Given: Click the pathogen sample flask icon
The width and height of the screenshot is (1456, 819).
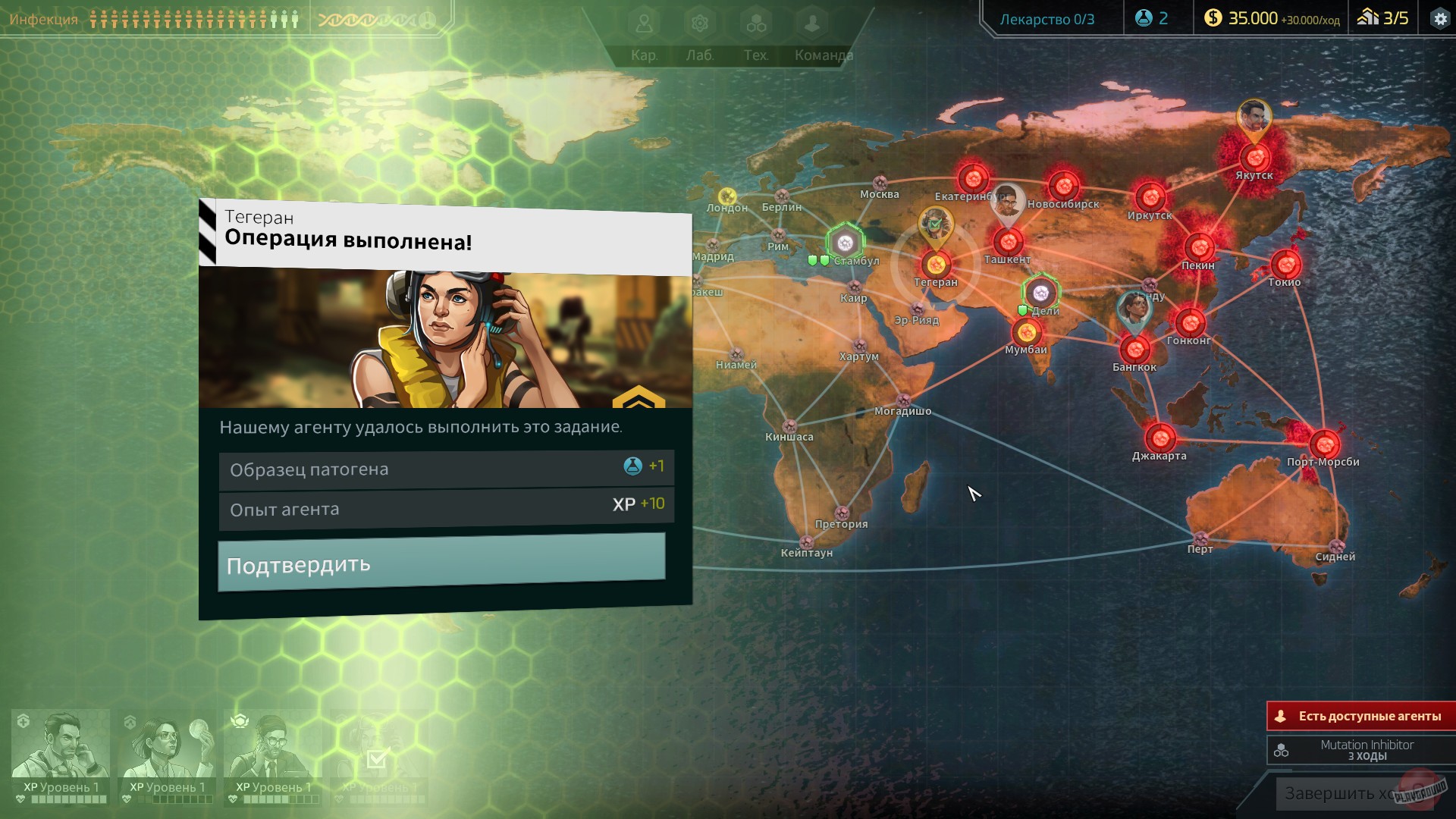Looking at the screenshot, I should tap(1144, 19).
